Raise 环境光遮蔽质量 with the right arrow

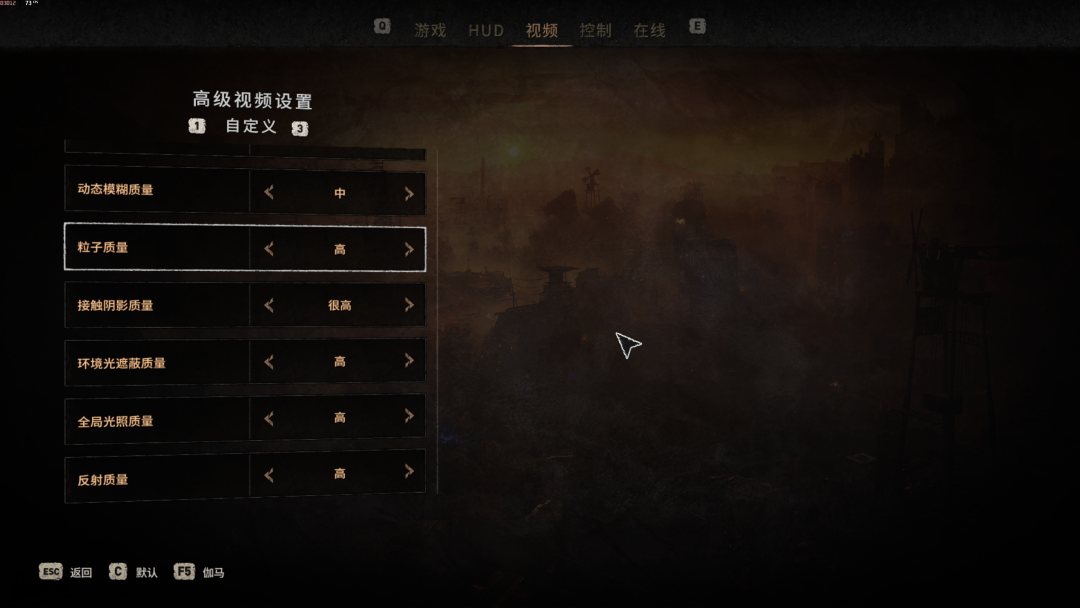pos(409,361)
